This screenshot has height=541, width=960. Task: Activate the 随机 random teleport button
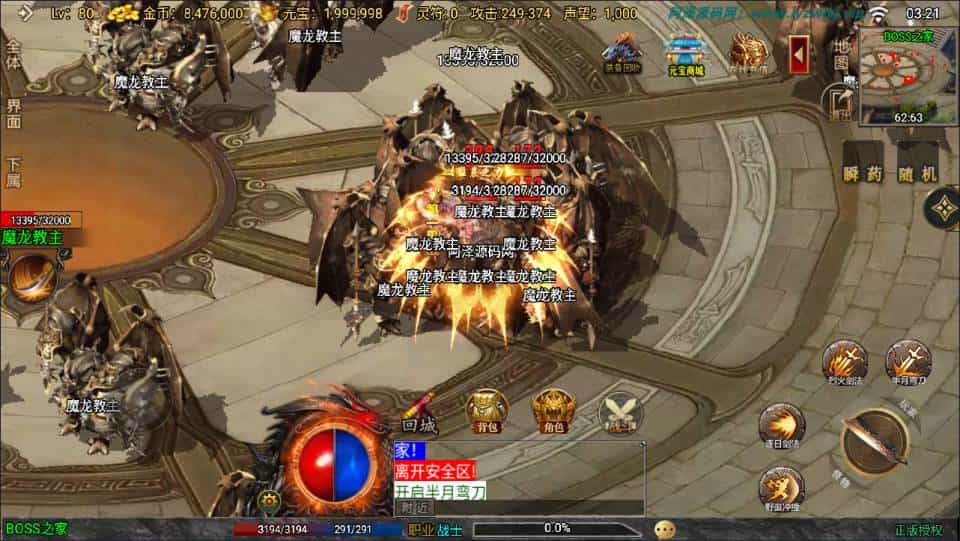point(918,173)
